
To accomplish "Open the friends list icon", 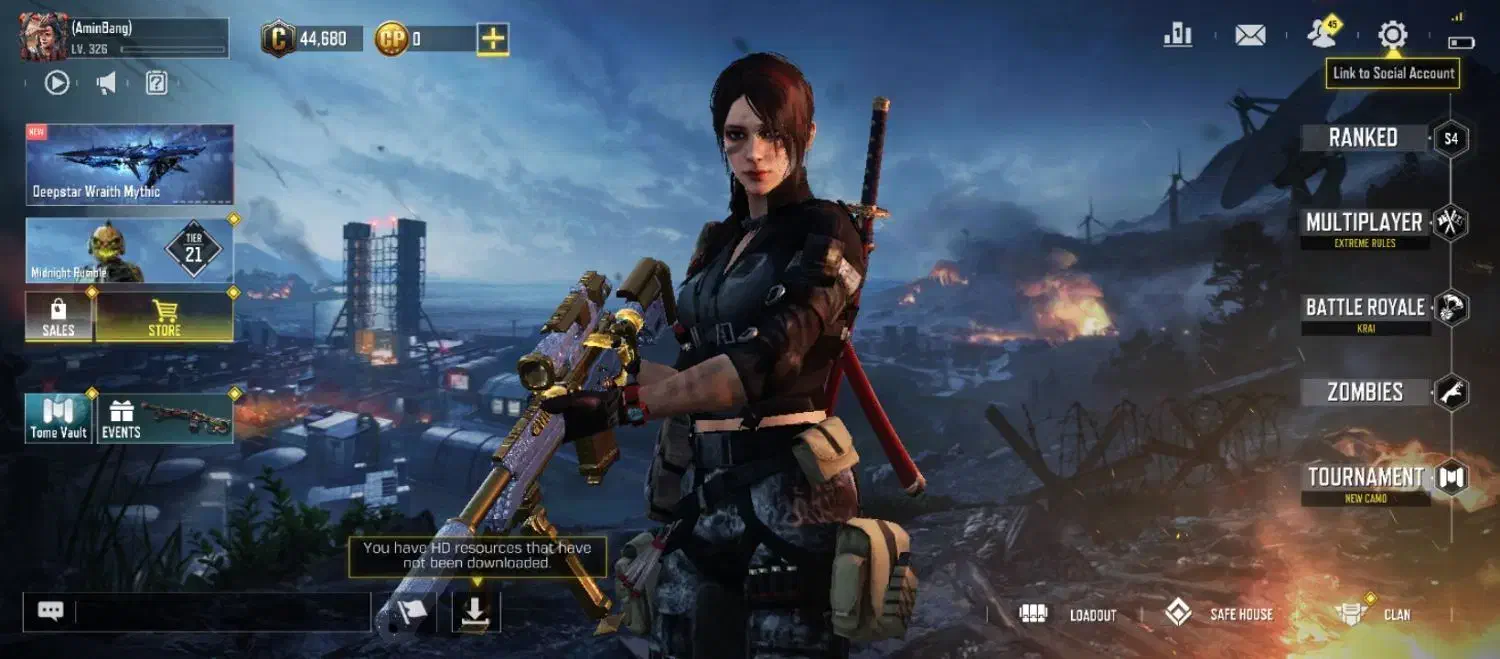I will (x=1323, y=35).
